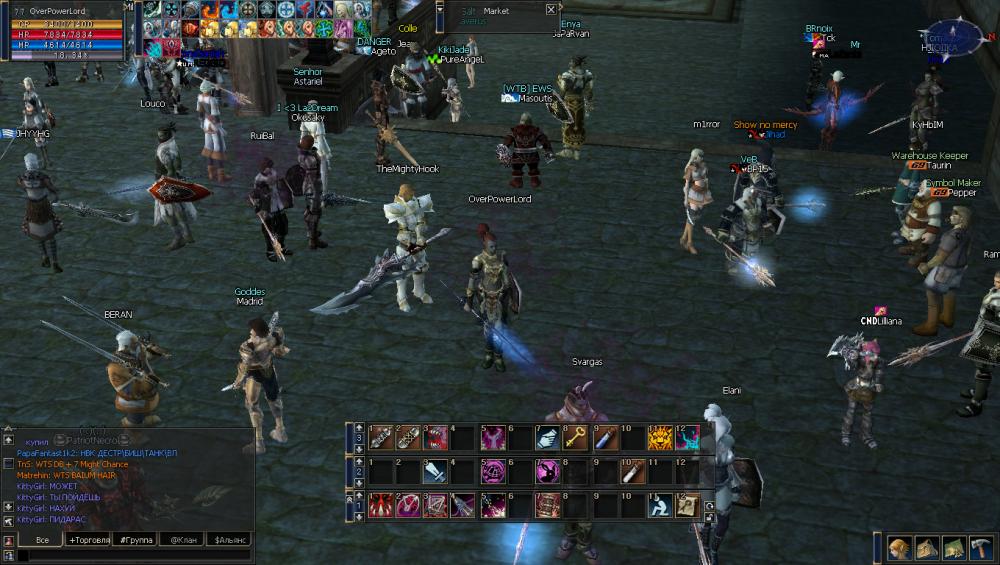This screenshot has width=1000, height=565.
Task: Open the character face menu icon
Action: tap(900, 548)
